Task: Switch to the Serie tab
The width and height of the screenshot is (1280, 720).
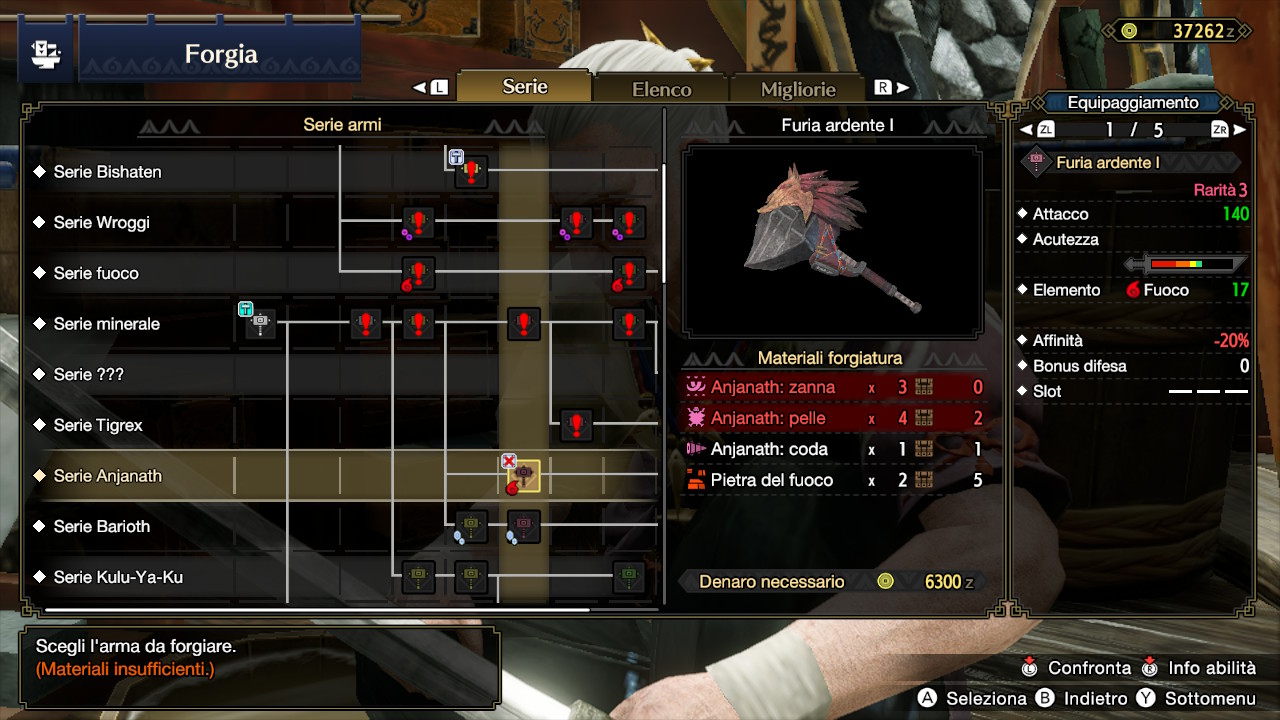Action: tap(525, 87)
